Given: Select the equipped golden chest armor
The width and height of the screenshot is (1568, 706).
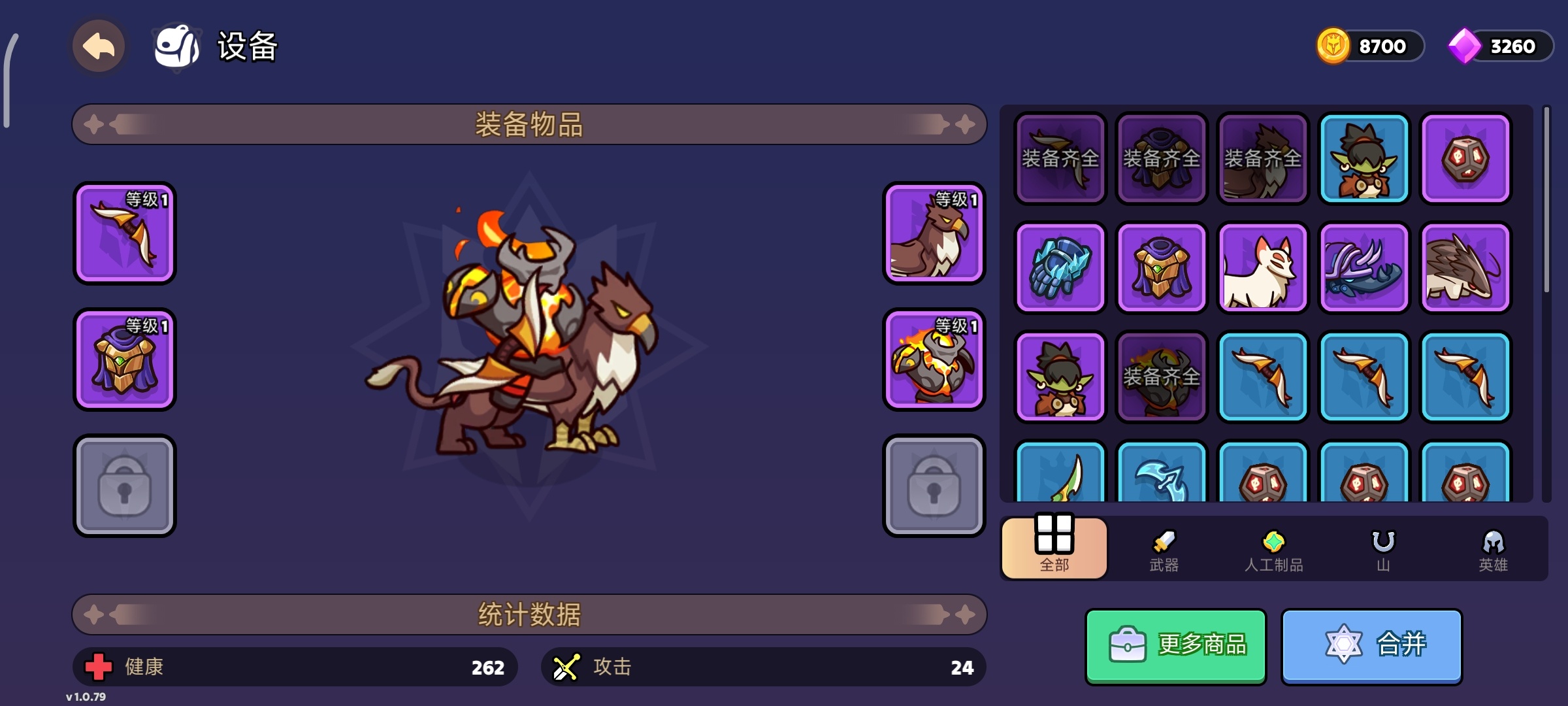Looking at the screenshot, I should [x=125, y=360].
